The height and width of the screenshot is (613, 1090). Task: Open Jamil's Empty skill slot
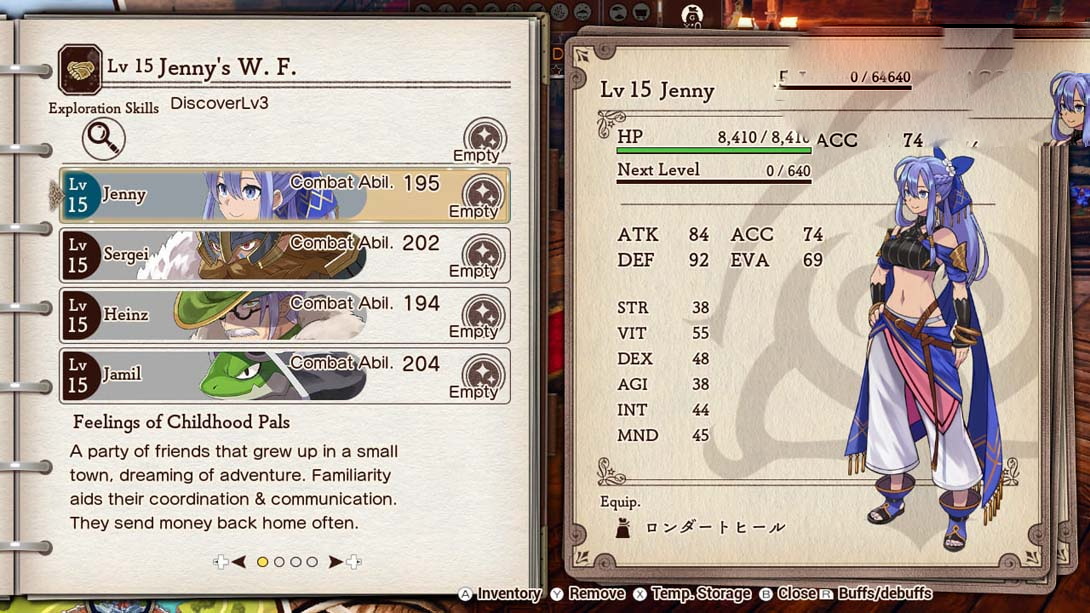pos(483,374)
